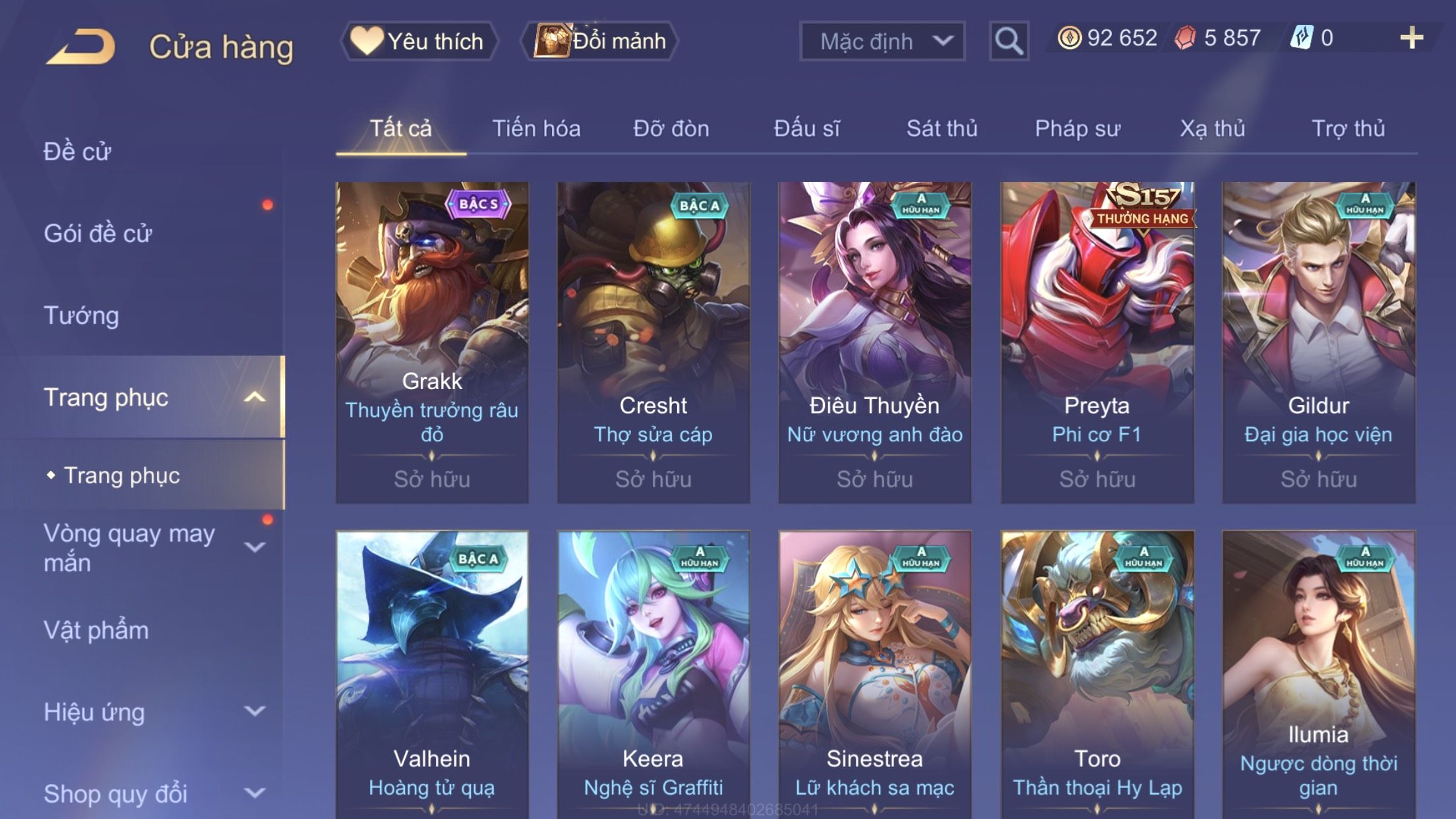This screenshot has height=819, width=1456.
Task: Open the Tướng heroes section
Action: [81, 315]
